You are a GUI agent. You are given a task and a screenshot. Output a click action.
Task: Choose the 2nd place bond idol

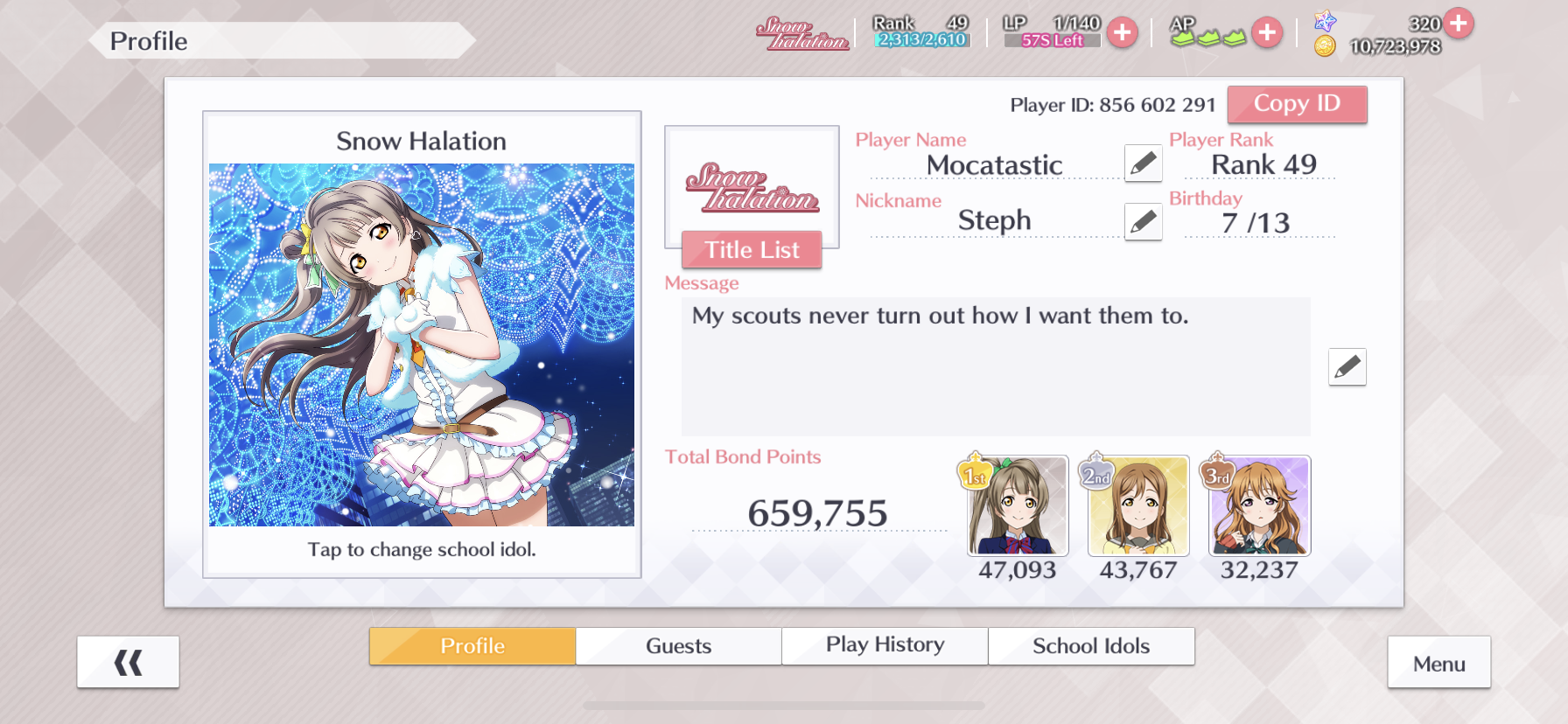point(1138,506)
